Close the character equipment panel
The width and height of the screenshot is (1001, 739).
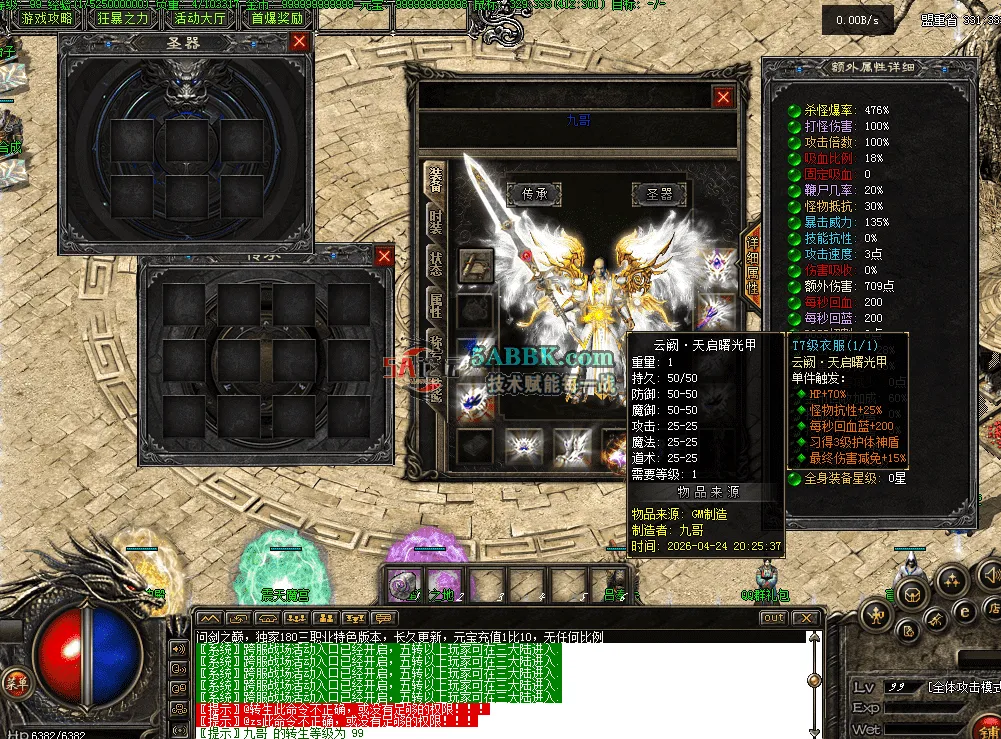click(723, 97)
